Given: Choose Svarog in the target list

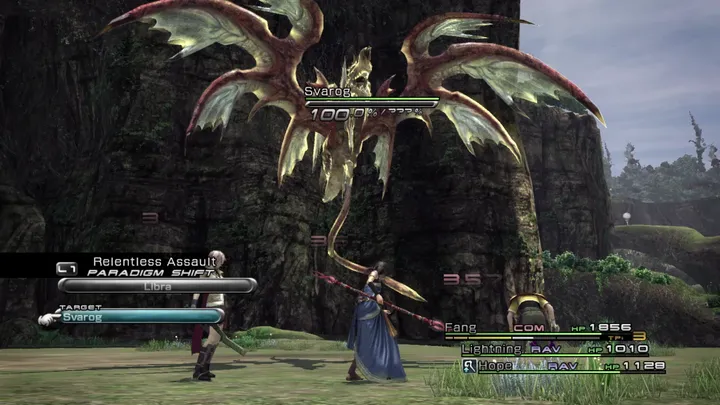Looking at the screenshot, I should point(140,316).
